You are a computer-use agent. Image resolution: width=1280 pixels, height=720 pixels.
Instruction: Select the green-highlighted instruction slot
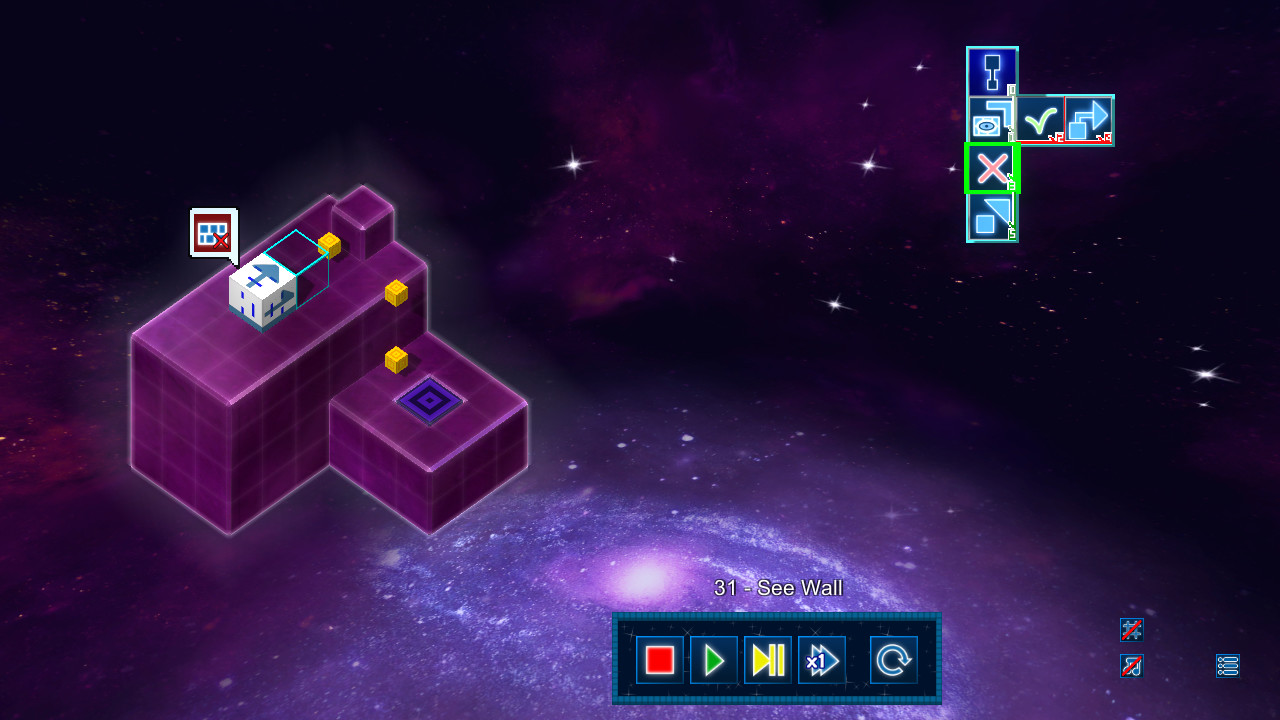click(x=991, y=168)
